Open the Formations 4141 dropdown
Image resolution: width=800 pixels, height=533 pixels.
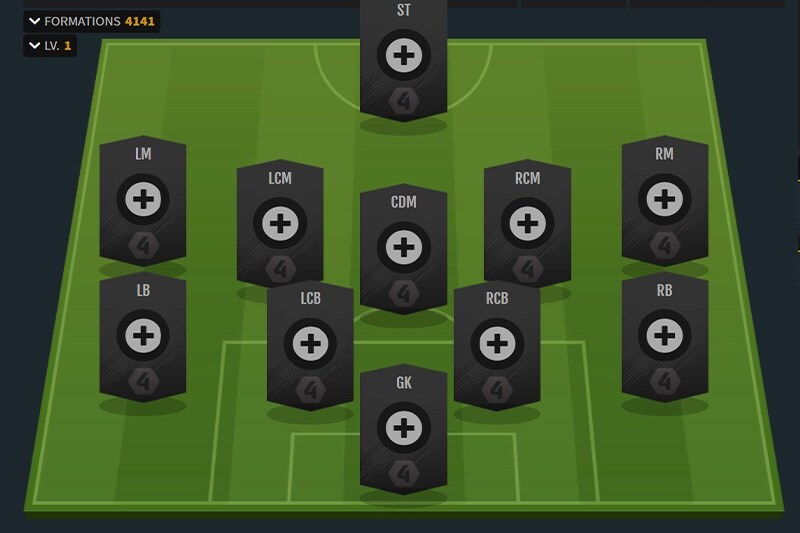click(90, 21)
